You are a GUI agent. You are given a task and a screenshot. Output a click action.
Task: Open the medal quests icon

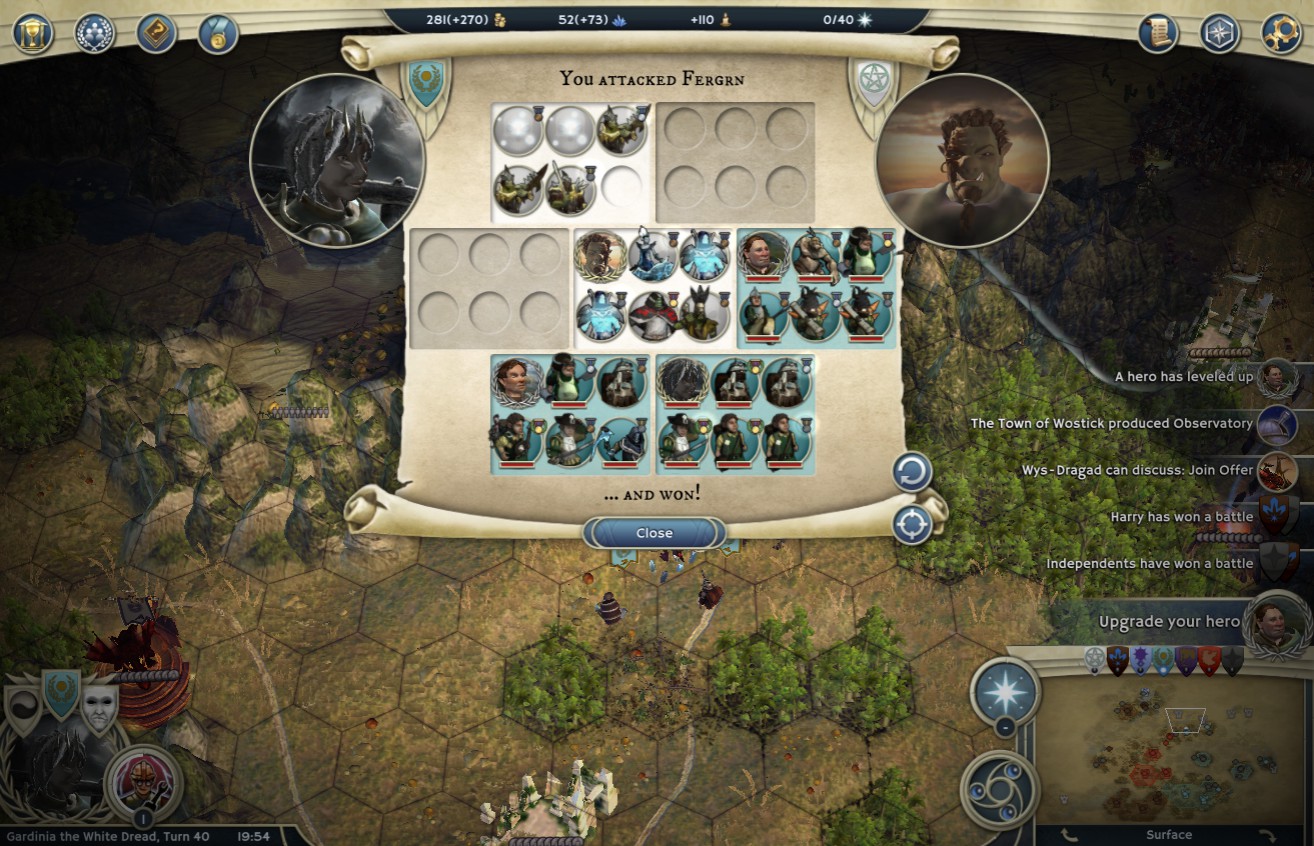(218, 33)
